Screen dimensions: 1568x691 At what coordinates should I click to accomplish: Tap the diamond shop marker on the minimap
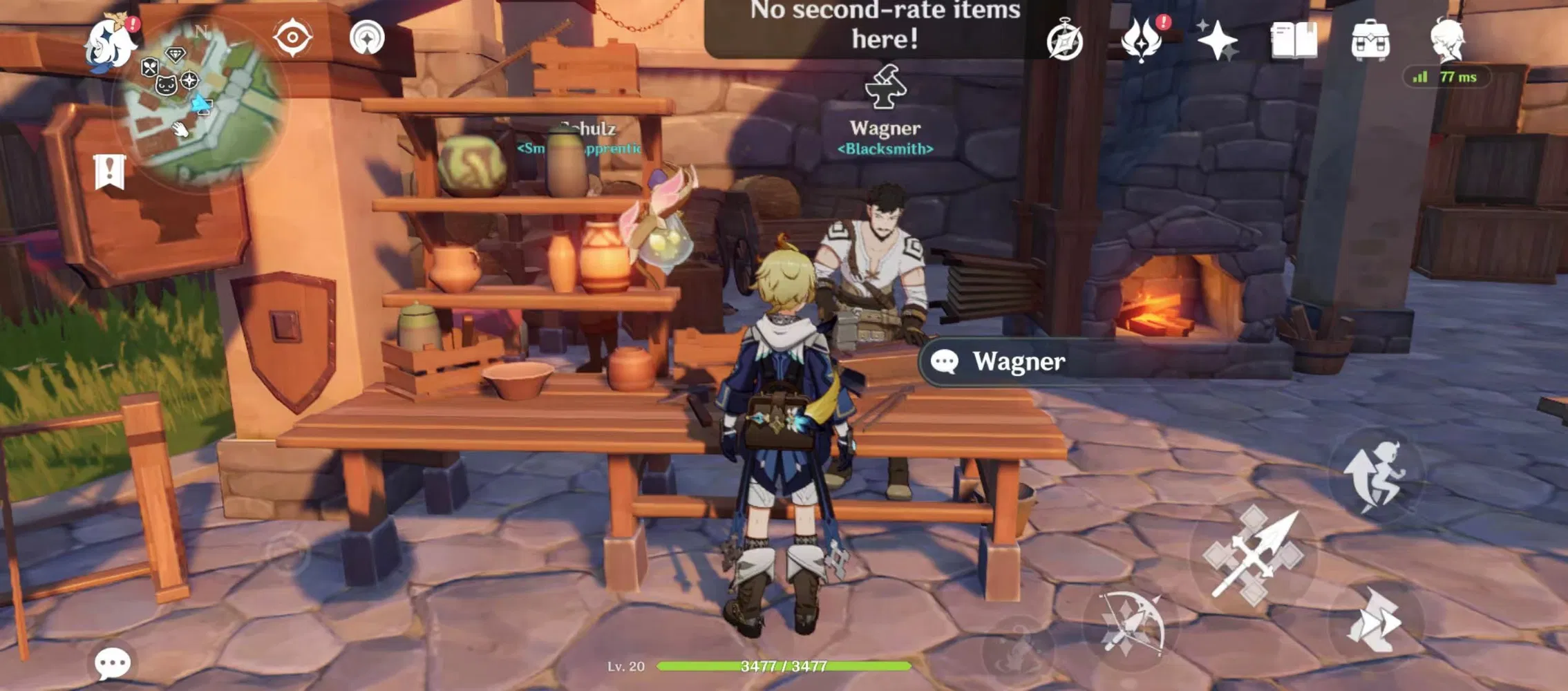(177, 53)
